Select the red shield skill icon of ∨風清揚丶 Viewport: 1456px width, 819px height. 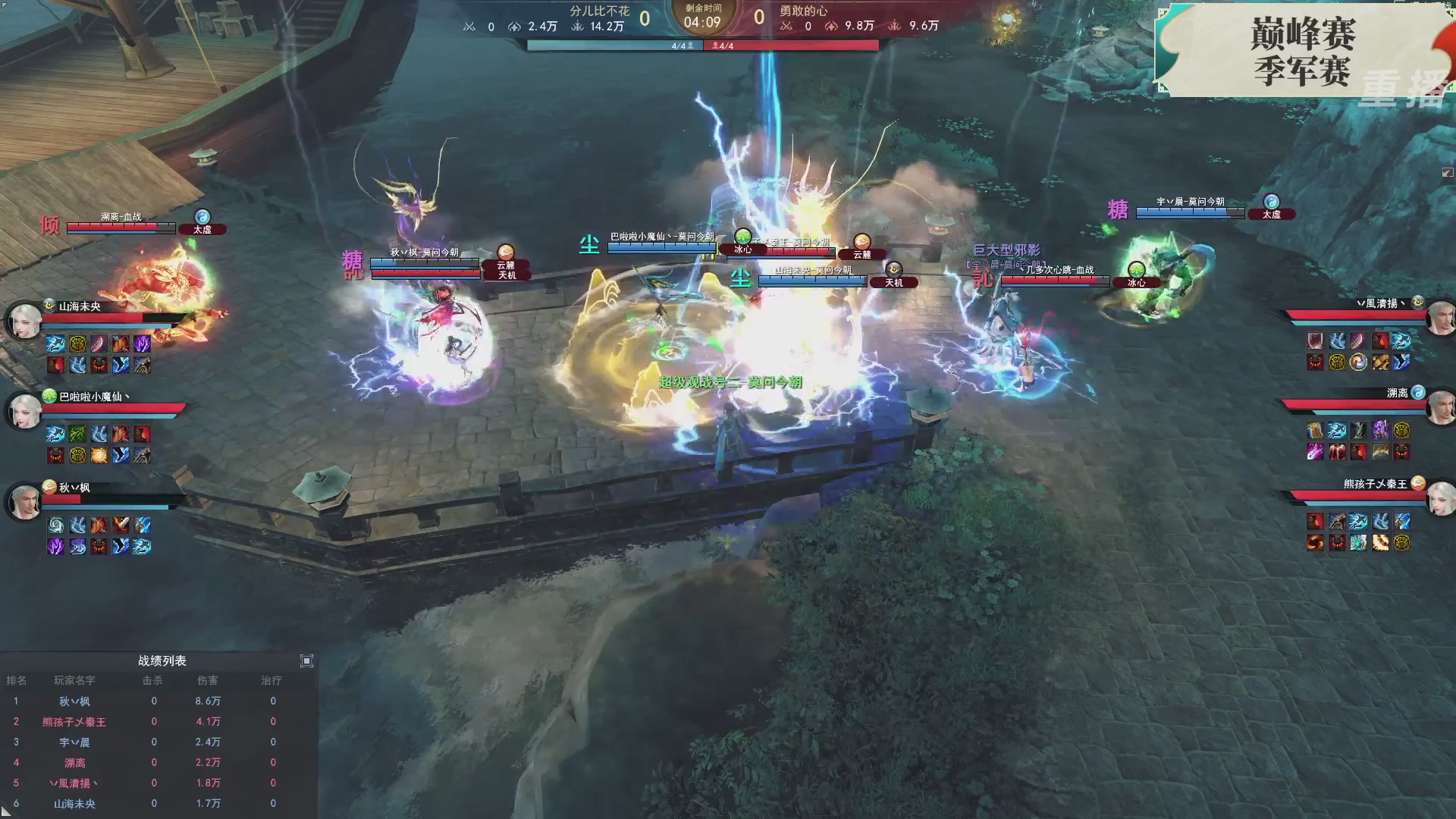pyautogui.click(x=1315, y=340)
